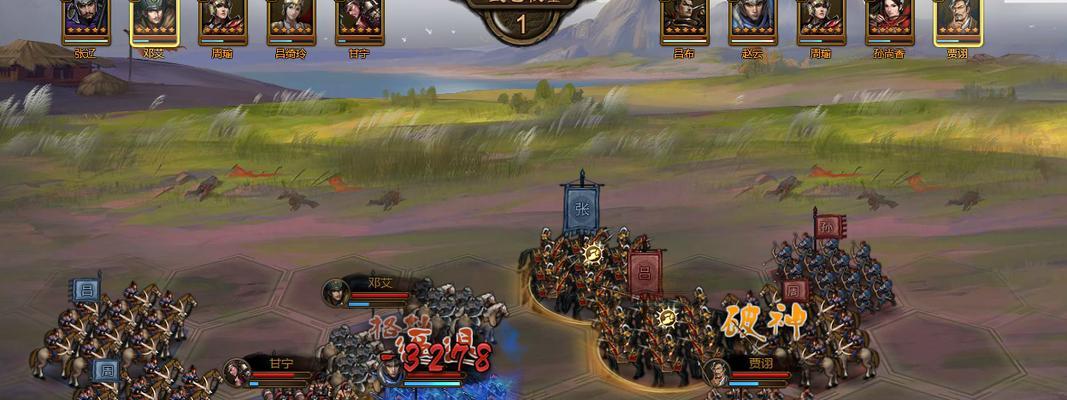Inspect the 吕布 hero portrait

pyautogui.click(x=684, y=19)
